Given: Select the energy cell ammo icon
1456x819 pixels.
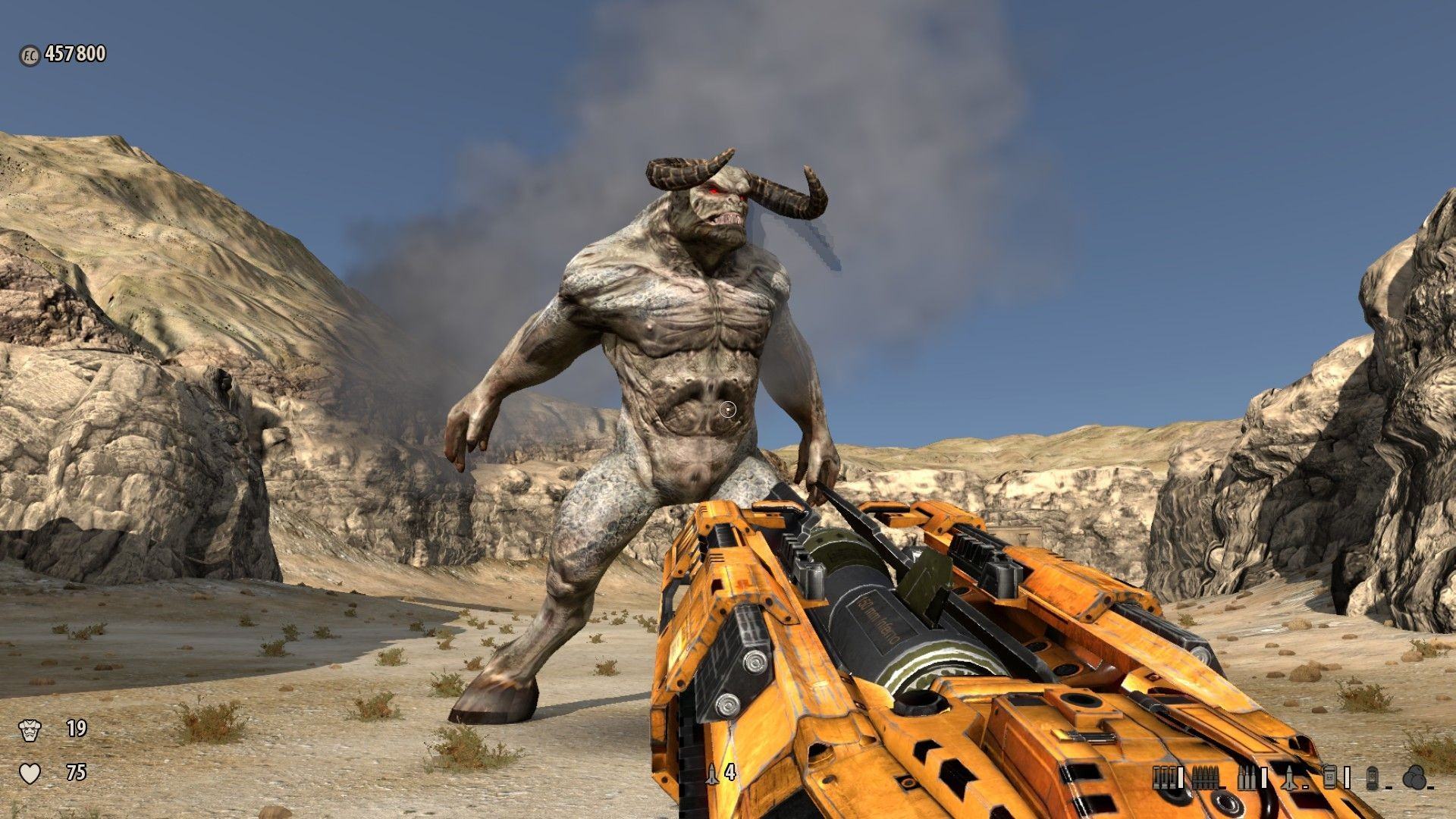Looking at the screenshot, I should tap(1373, 777).
